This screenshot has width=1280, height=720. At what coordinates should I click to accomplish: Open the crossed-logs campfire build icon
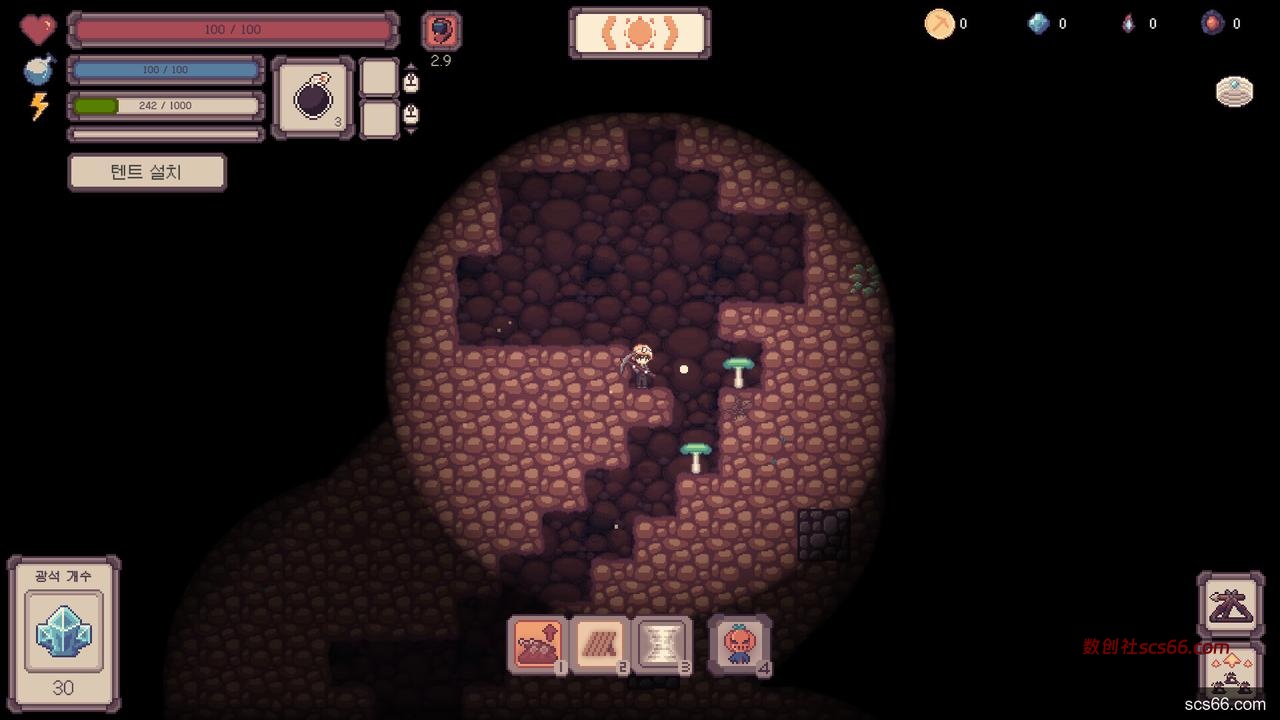coord(1230,605)
